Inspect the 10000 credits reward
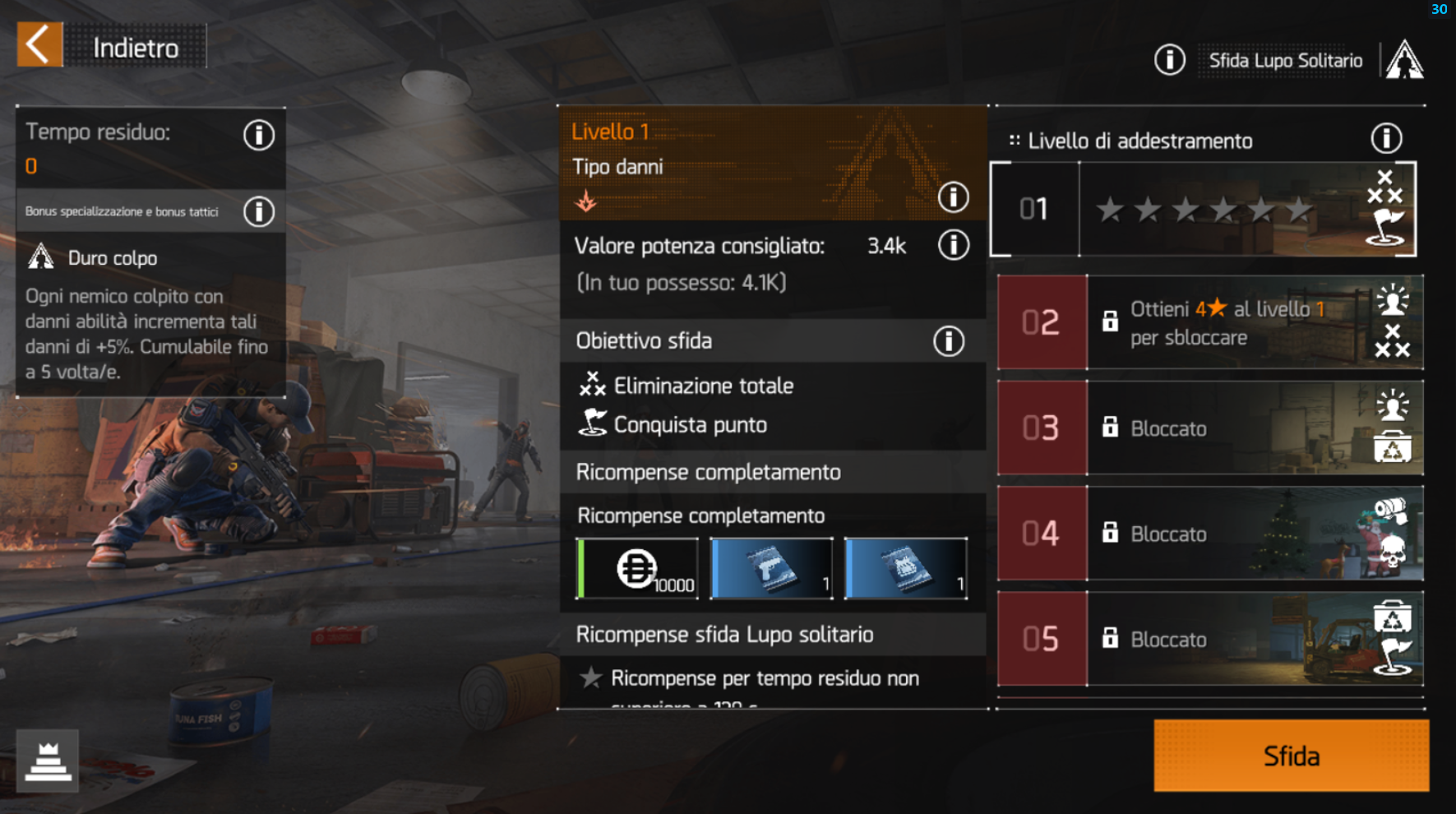This screenshot has height=814, width=1456. click(638, 569)
